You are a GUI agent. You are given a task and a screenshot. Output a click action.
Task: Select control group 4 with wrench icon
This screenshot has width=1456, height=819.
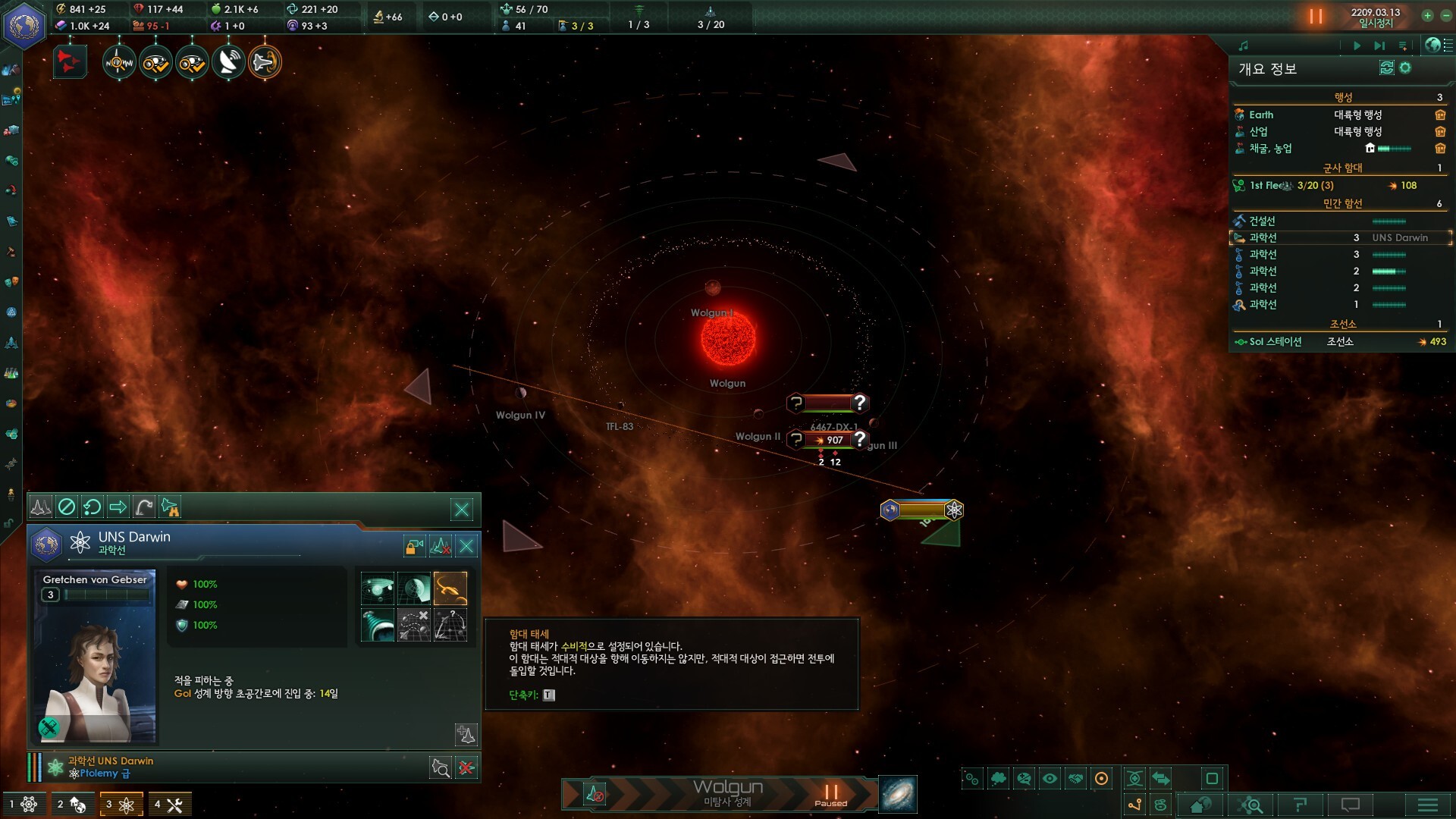[168, 804]
